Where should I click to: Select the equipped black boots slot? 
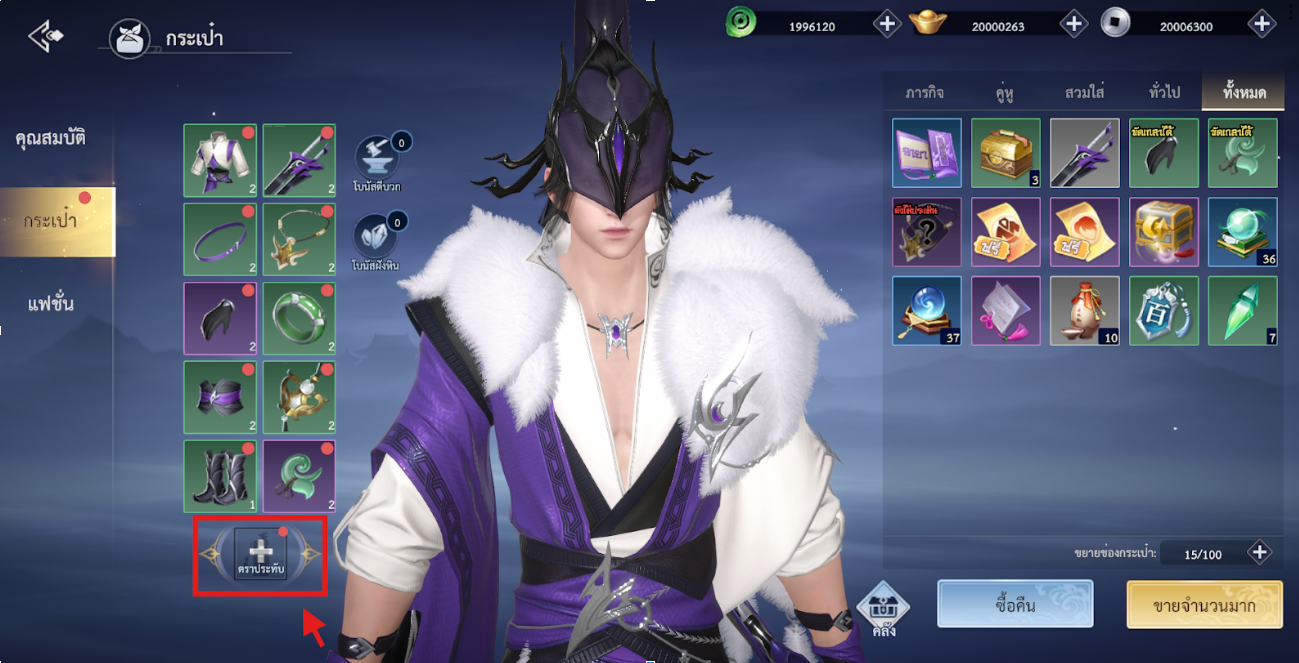pos(220,476)
